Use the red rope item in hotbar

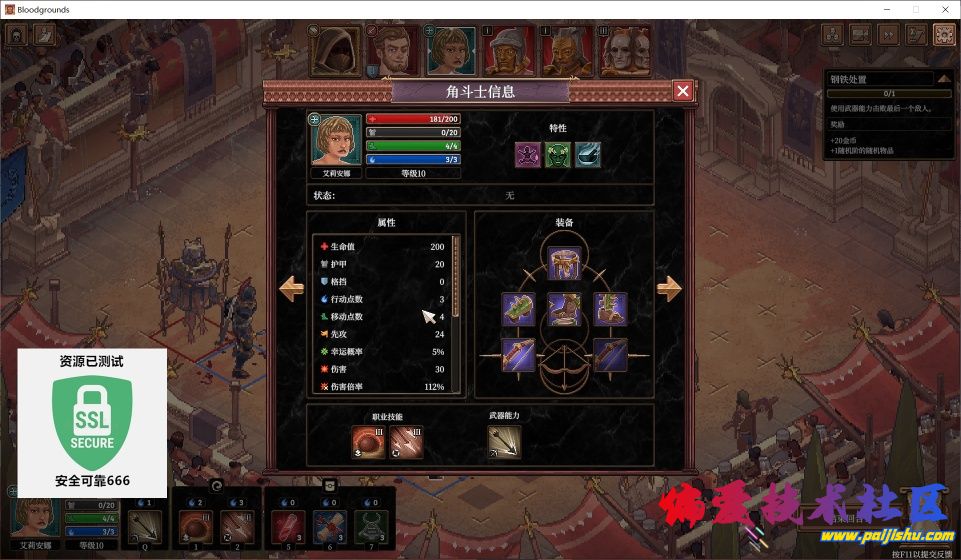[288, 525]
